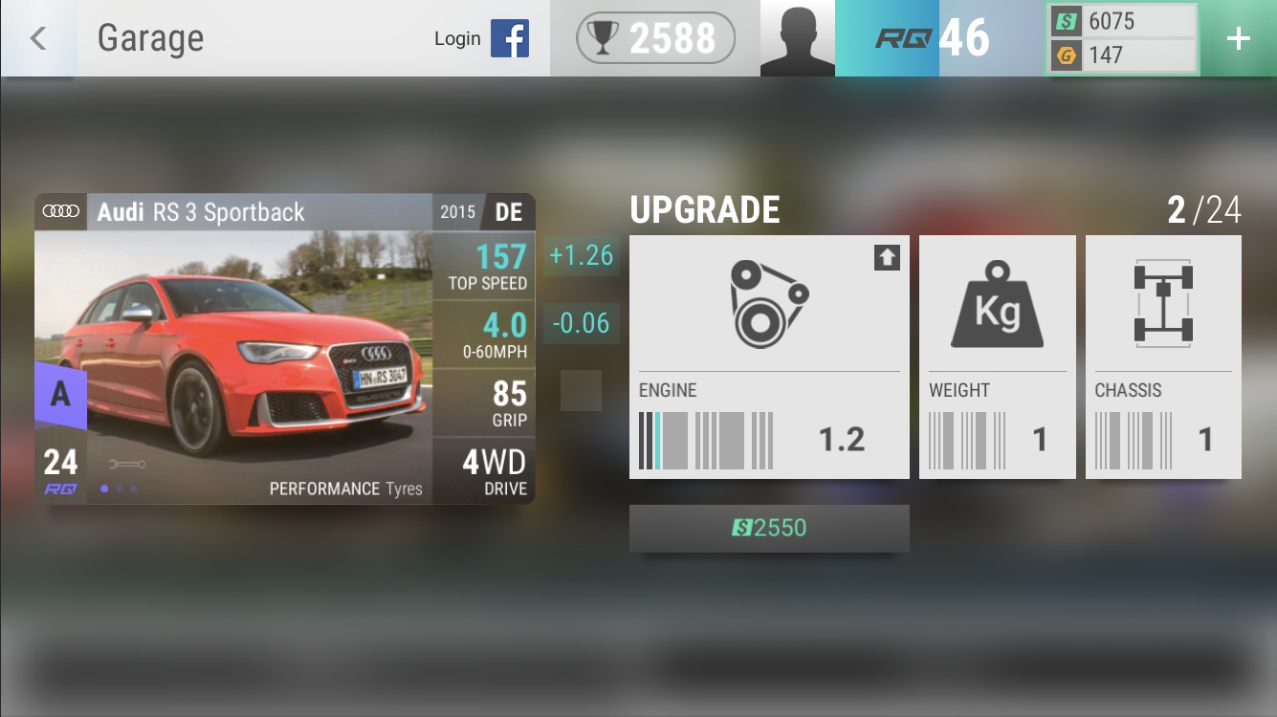Open the player profile avatar
The height and width of the screenshot is (717, 1277).
797,39
